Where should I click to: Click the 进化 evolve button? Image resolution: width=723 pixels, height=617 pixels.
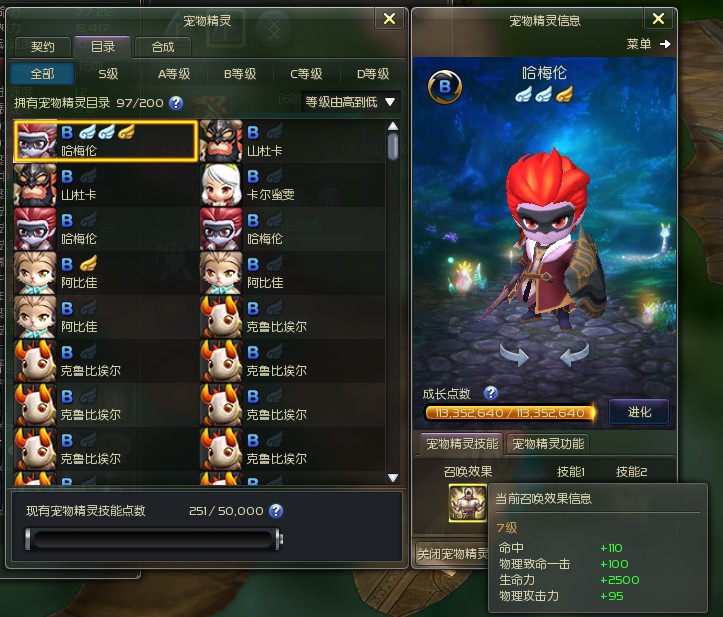tap(638, 412)
